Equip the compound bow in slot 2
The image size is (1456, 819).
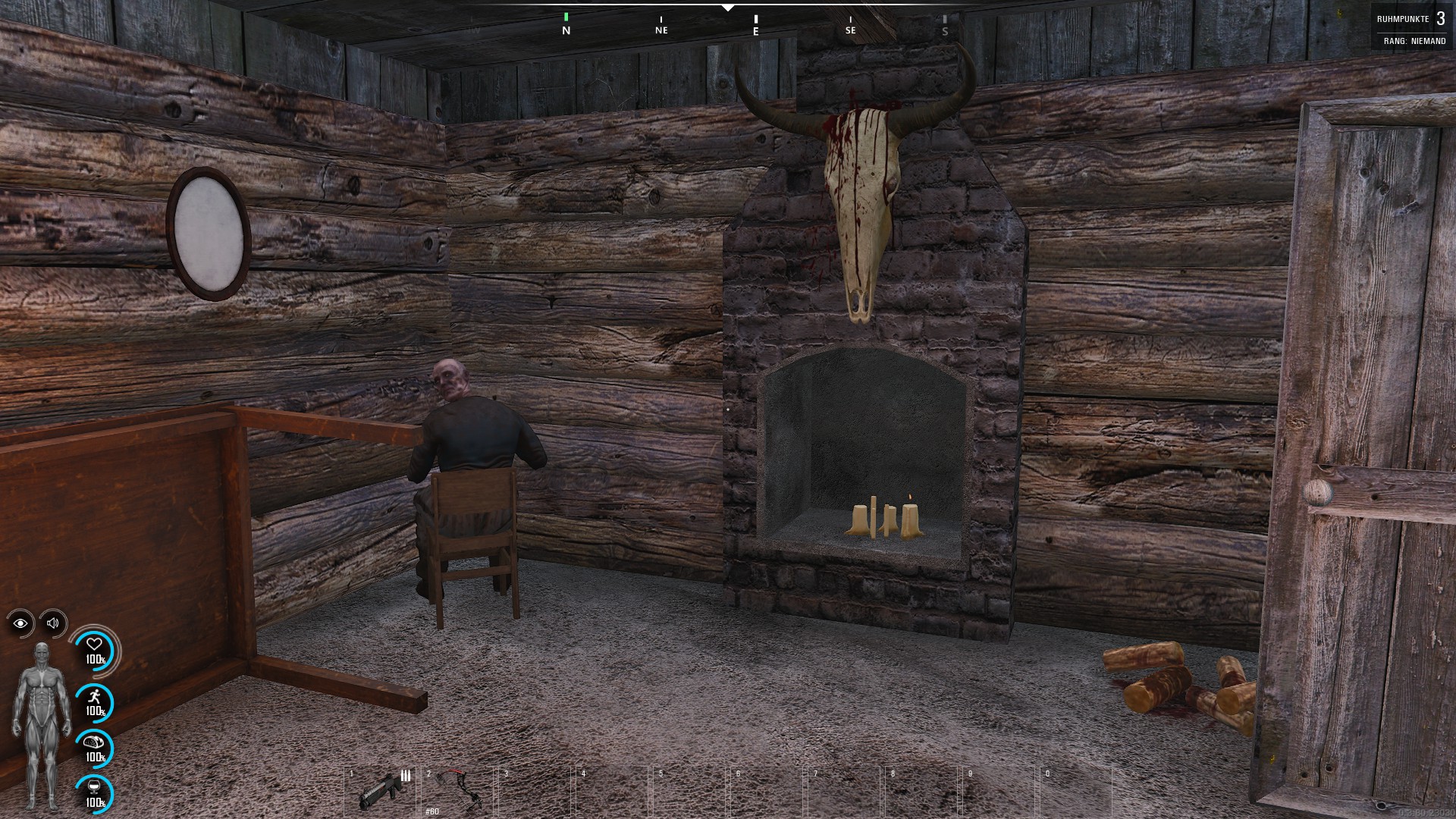[x=458, y=790]
